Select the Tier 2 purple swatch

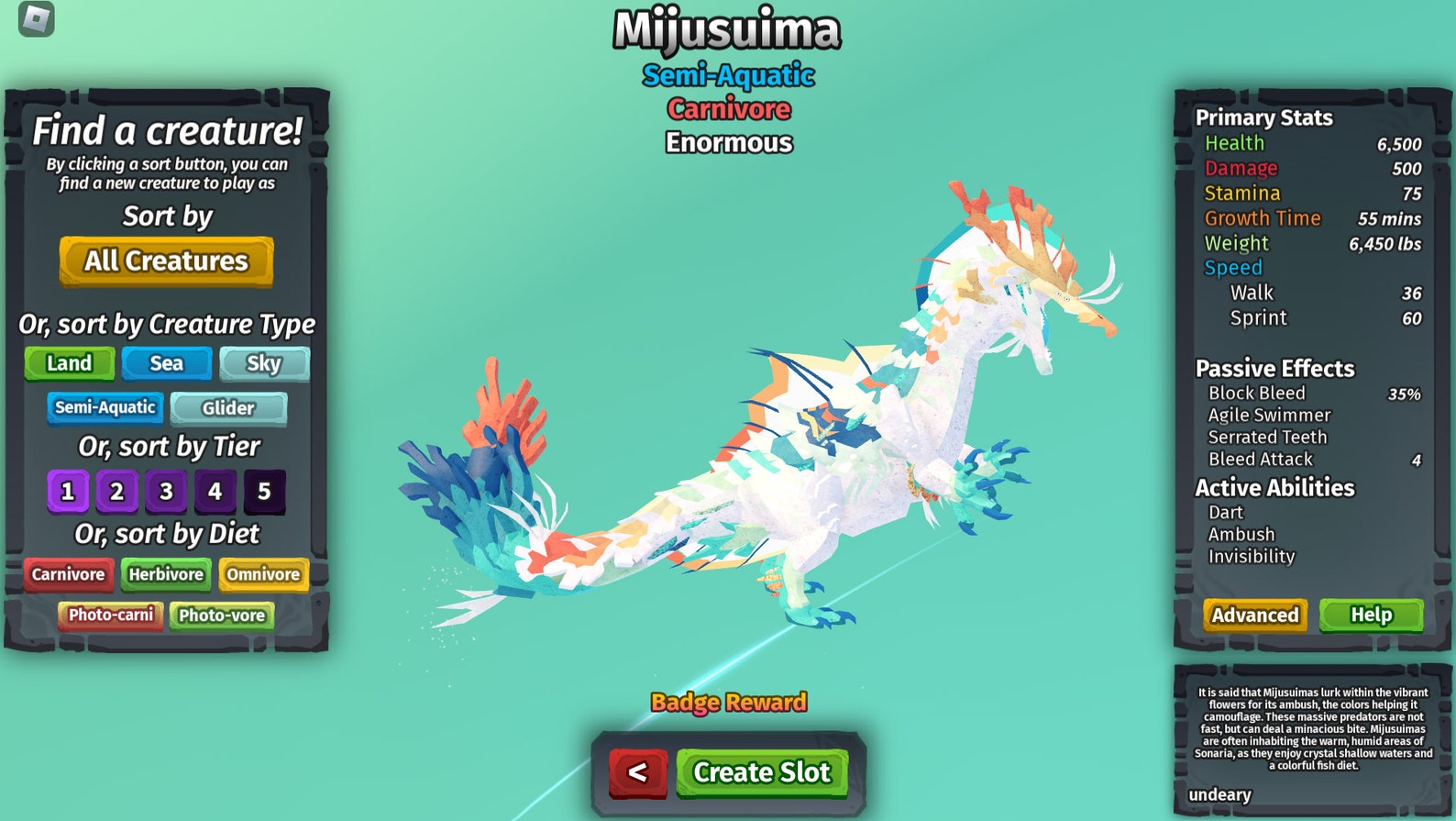click(x=116, y=491)
